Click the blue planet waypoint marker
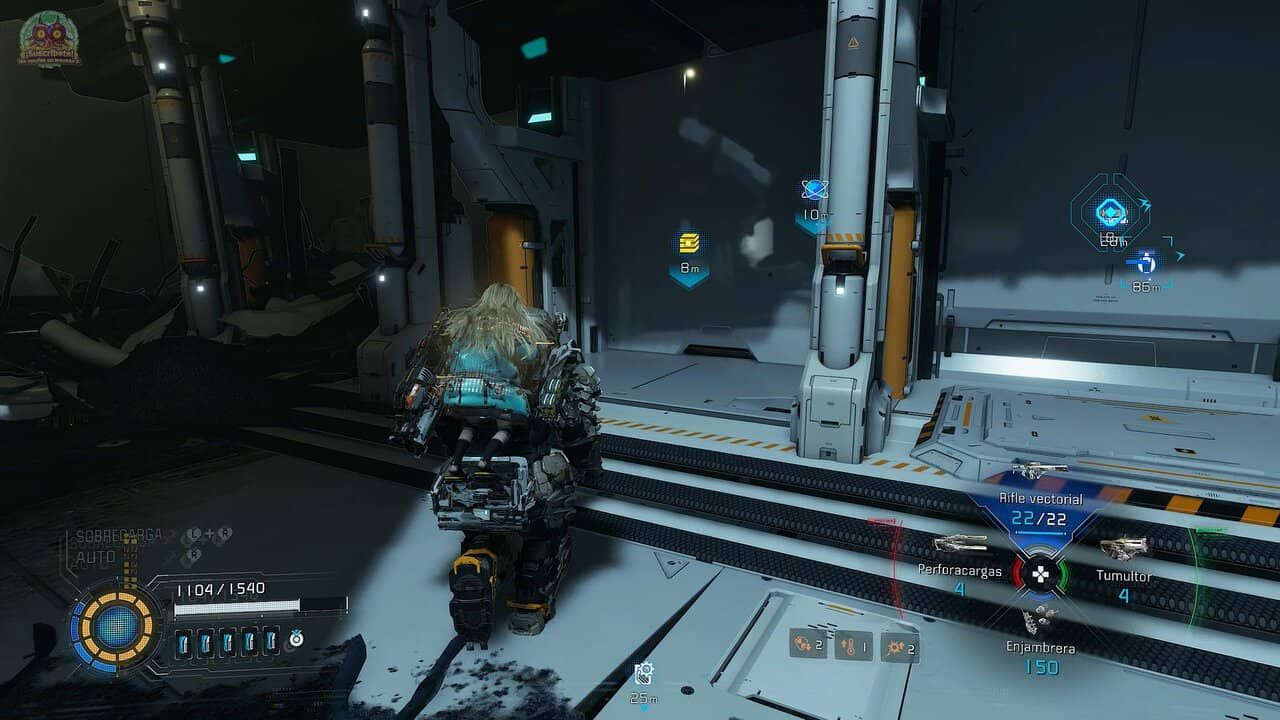Image resolution: width=1280 pixels, height=720 pixels. [x=813, y=190]
